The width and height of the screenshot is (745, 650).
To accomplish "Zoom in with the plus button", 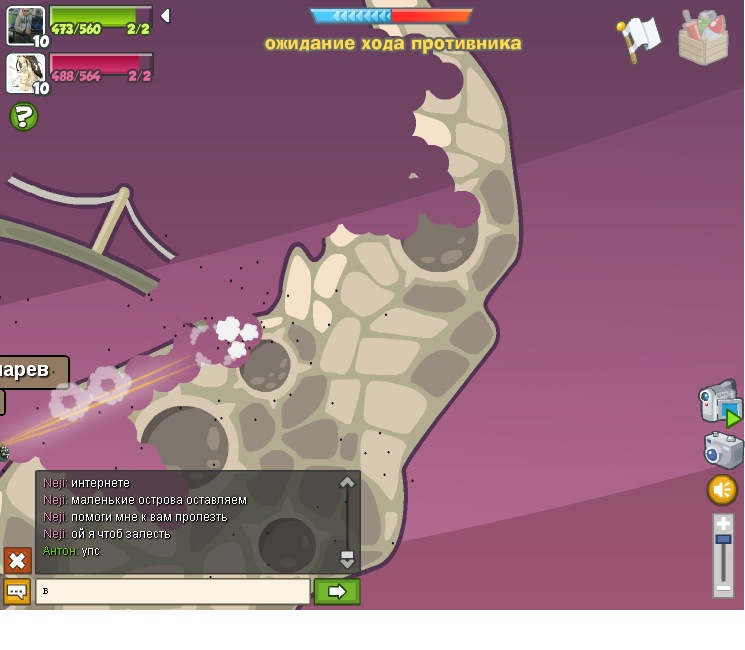I will point(723,524).
